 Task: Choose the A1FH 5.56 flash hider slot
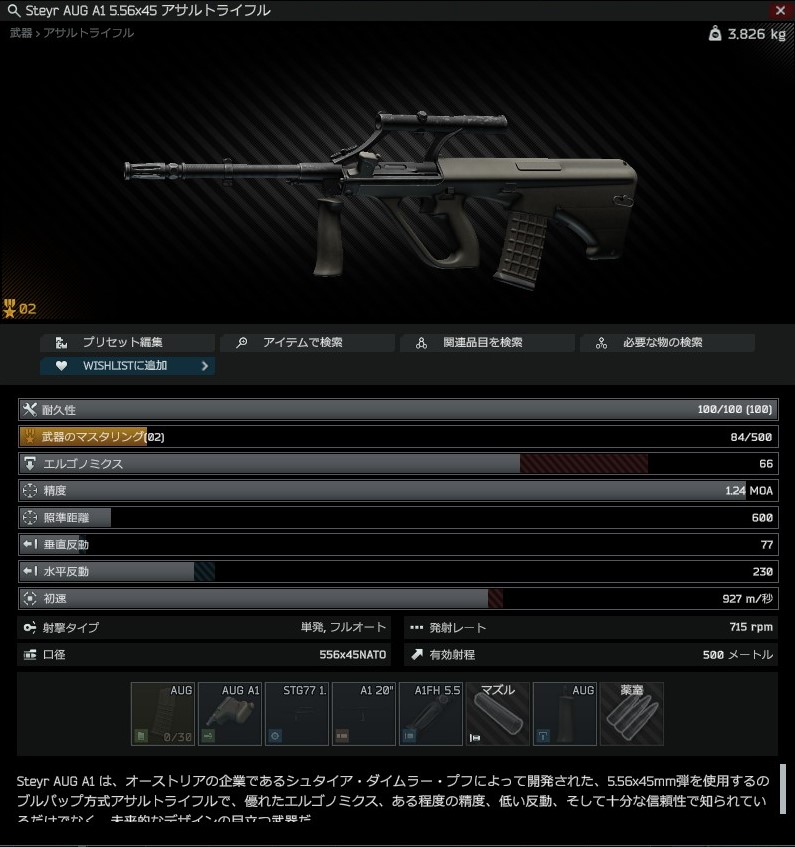tap(431, 714)
